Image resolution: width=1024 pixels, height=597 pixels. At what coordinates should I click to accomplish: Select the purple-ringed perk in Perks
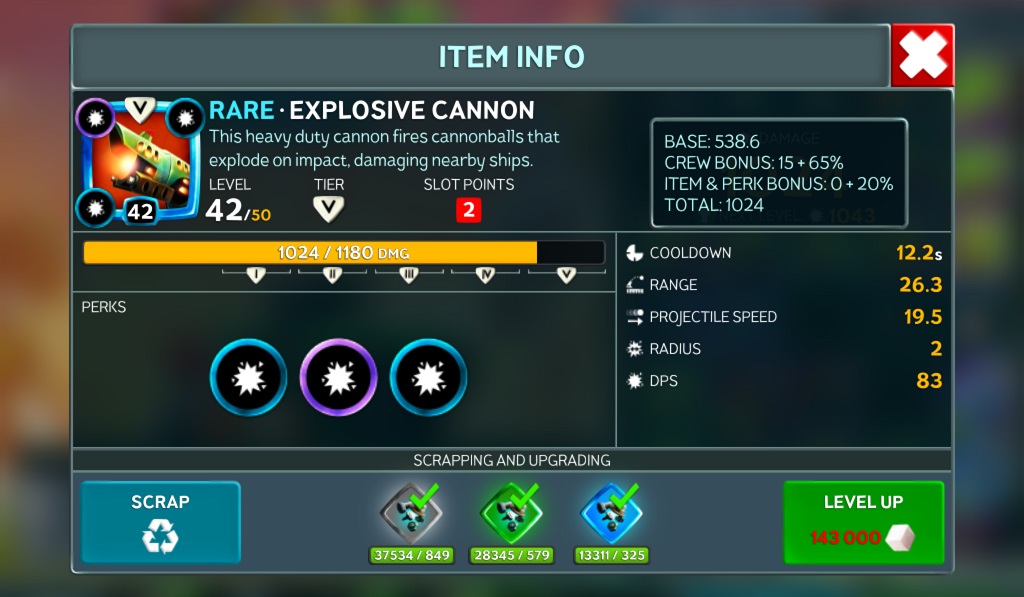(338, 377)
